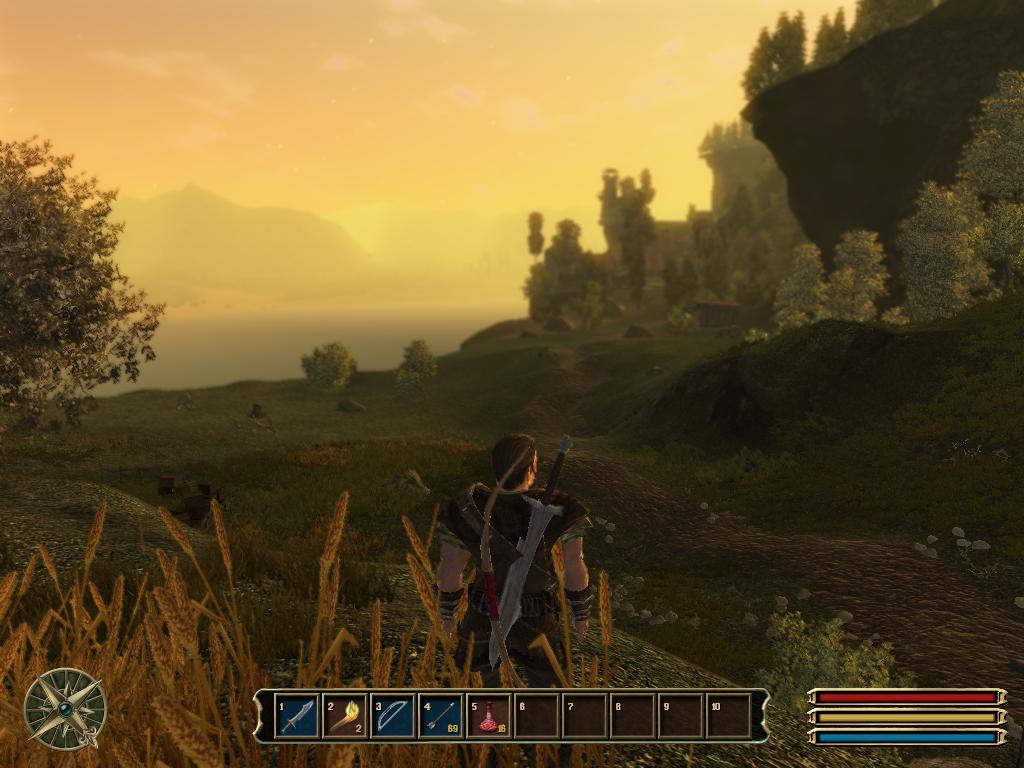Select empty hotbar slot number 10

click(x=729, y=716)
